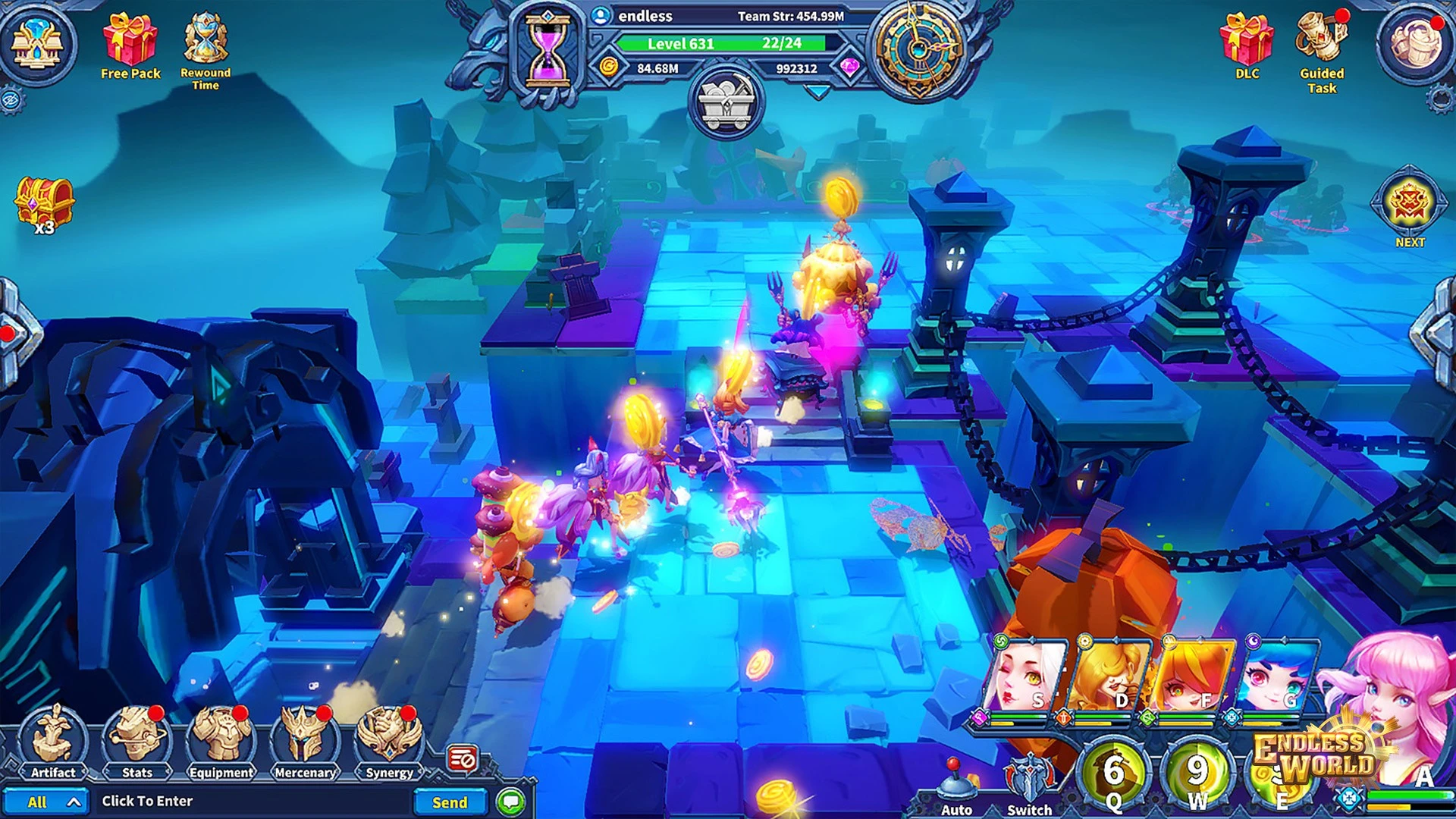1456x819 pixels.
Task: Expand the All chat channel dropdown
Action: coord(52,802)
